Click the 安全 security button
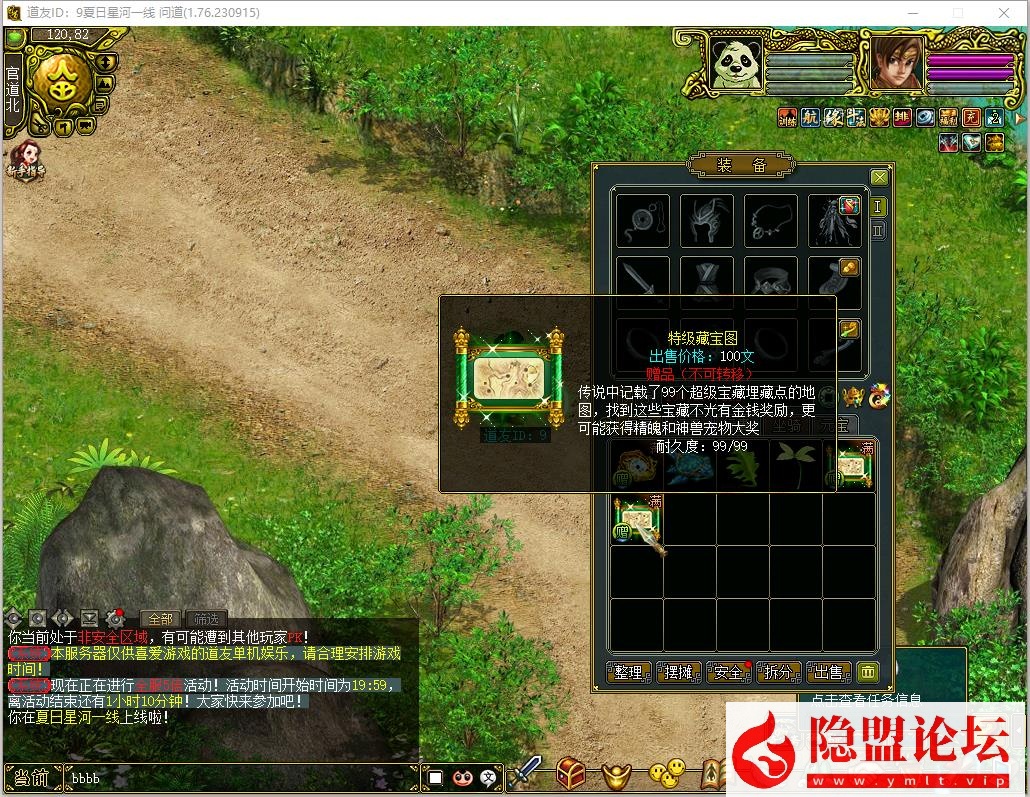Viewport: 1030px width, 797px height. click(x=729, y=673)
